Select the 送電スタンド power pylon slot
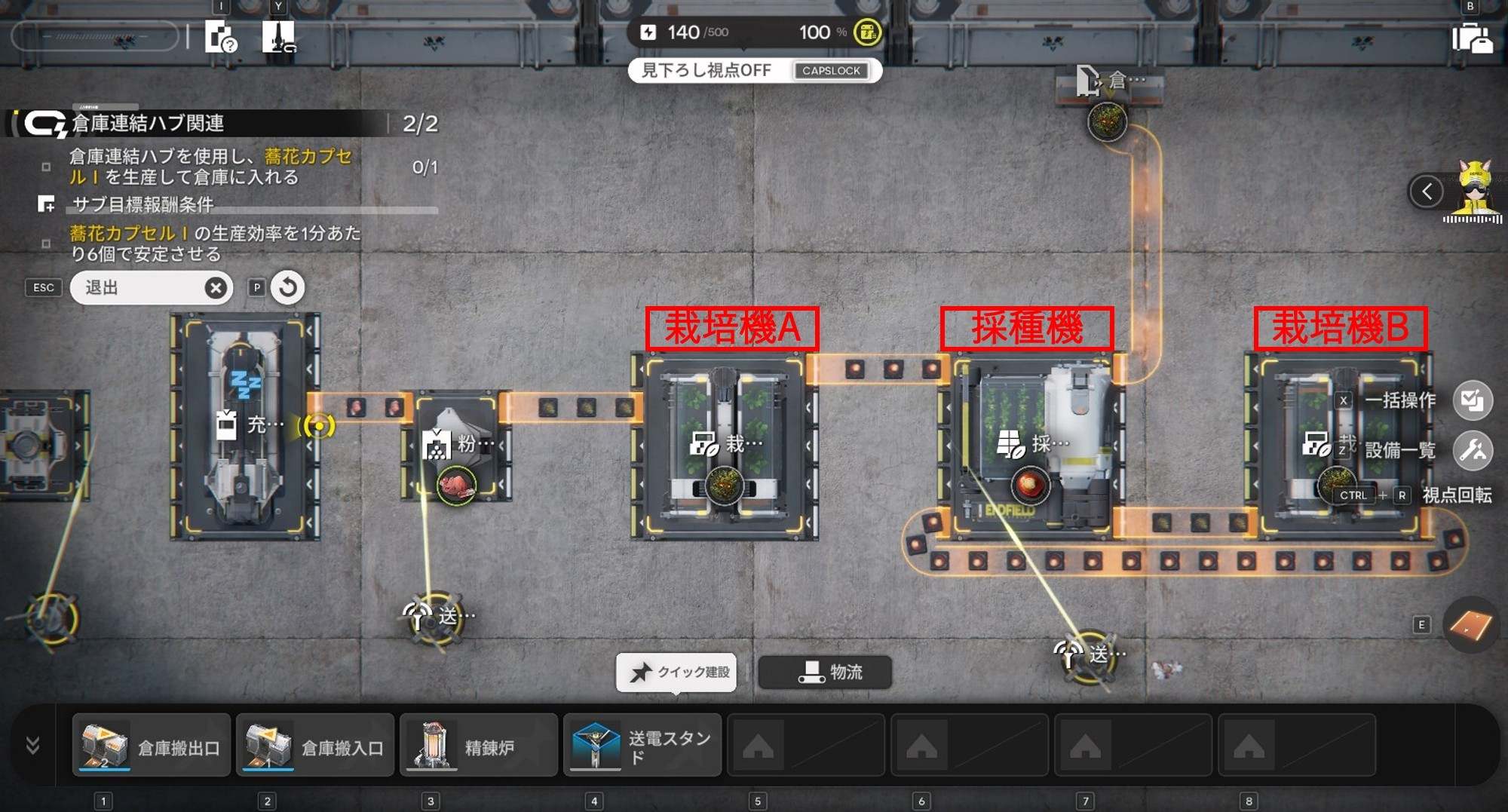This screenshot has width=1508, height=812. pyautogui.click(x=642, y=746)
